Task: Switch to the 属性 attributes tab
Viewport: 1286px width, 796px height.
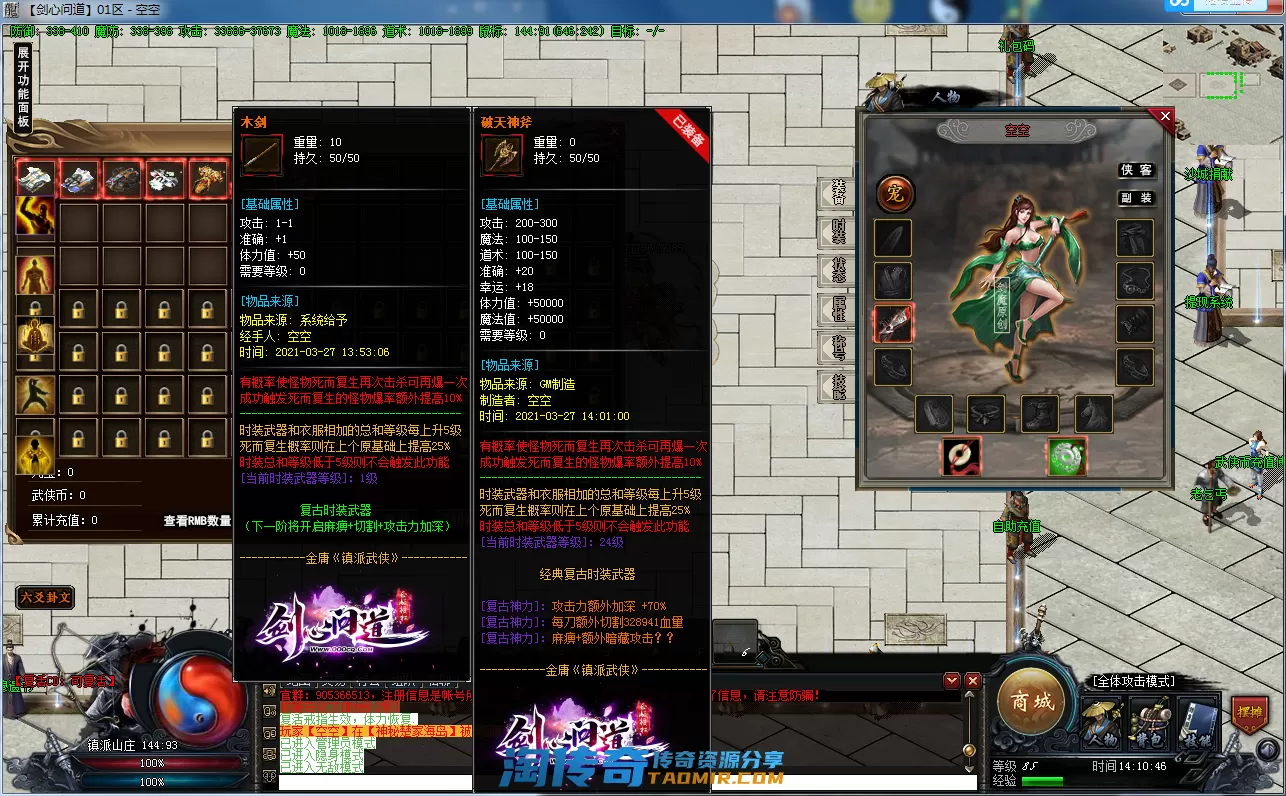Action: tap(838, 309)
